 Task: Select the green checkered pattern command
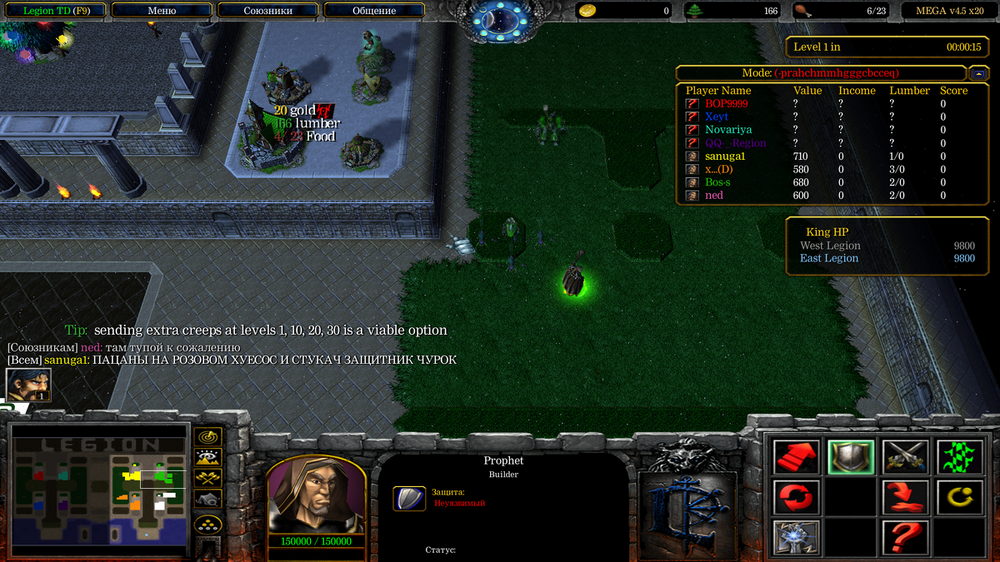click(959, 457)
